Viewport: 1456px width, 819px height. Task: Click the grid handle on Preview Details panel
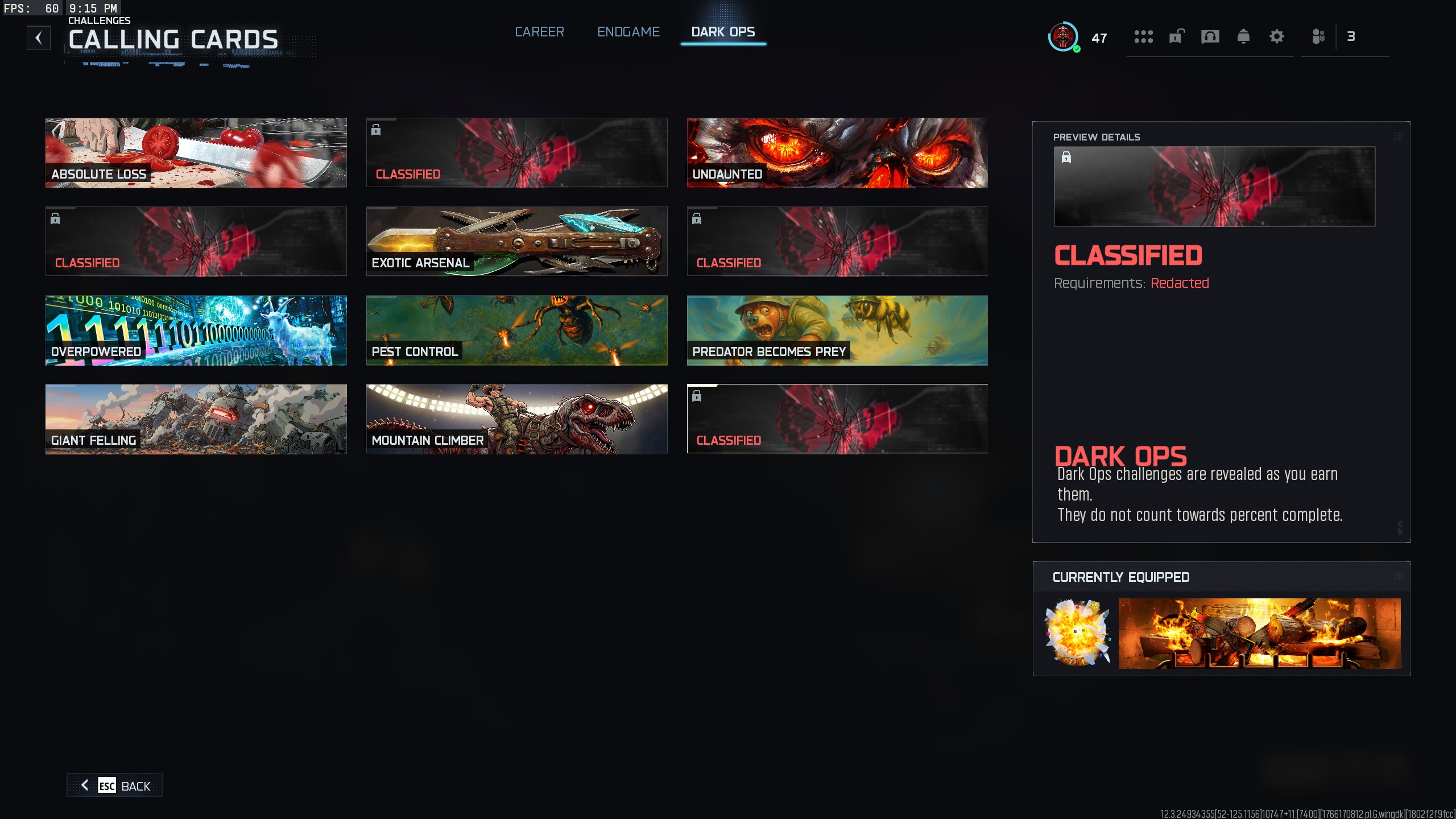[x=1398, y=136]
